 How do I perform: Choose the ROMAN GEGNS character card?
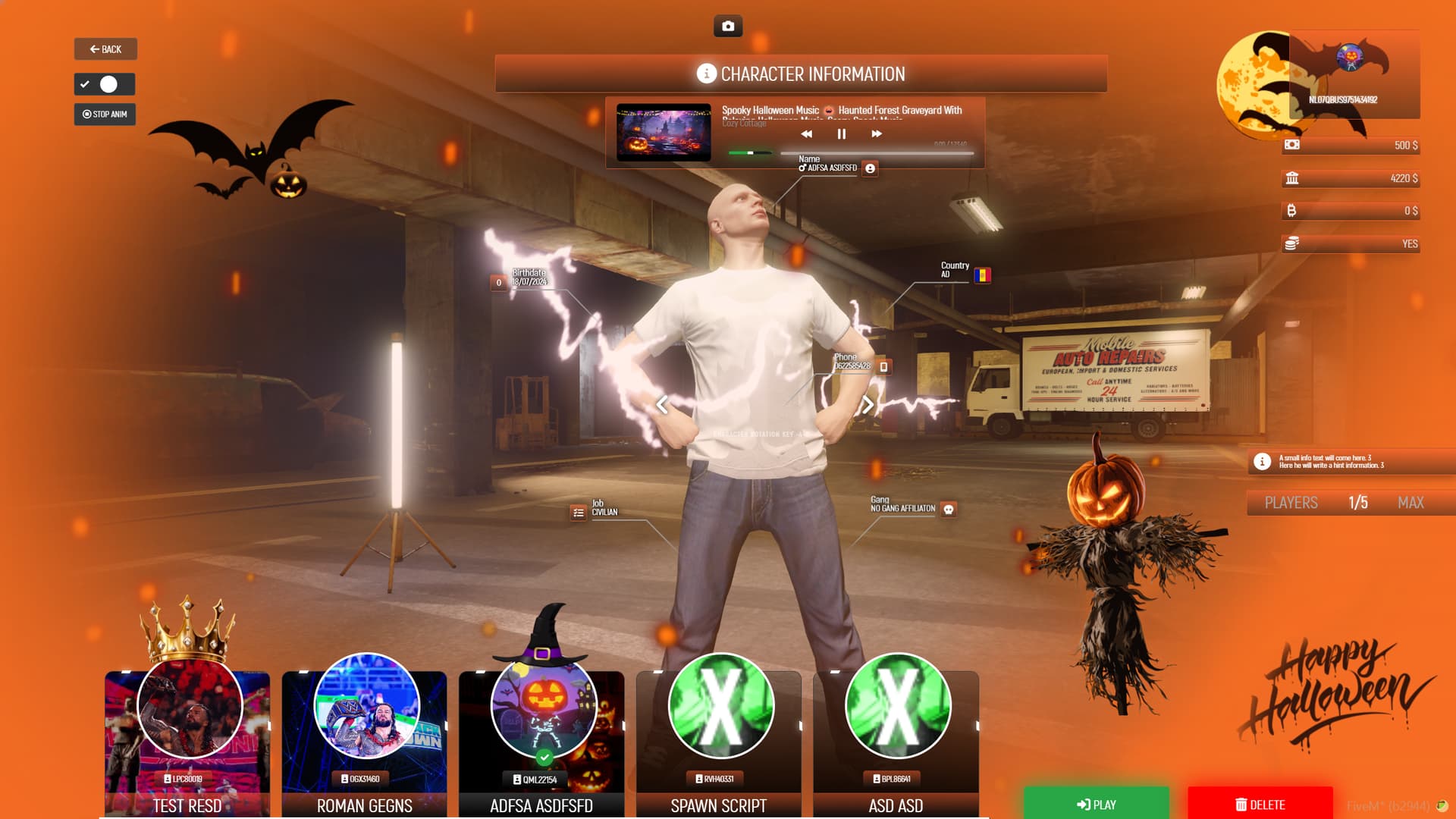(364, 743)
